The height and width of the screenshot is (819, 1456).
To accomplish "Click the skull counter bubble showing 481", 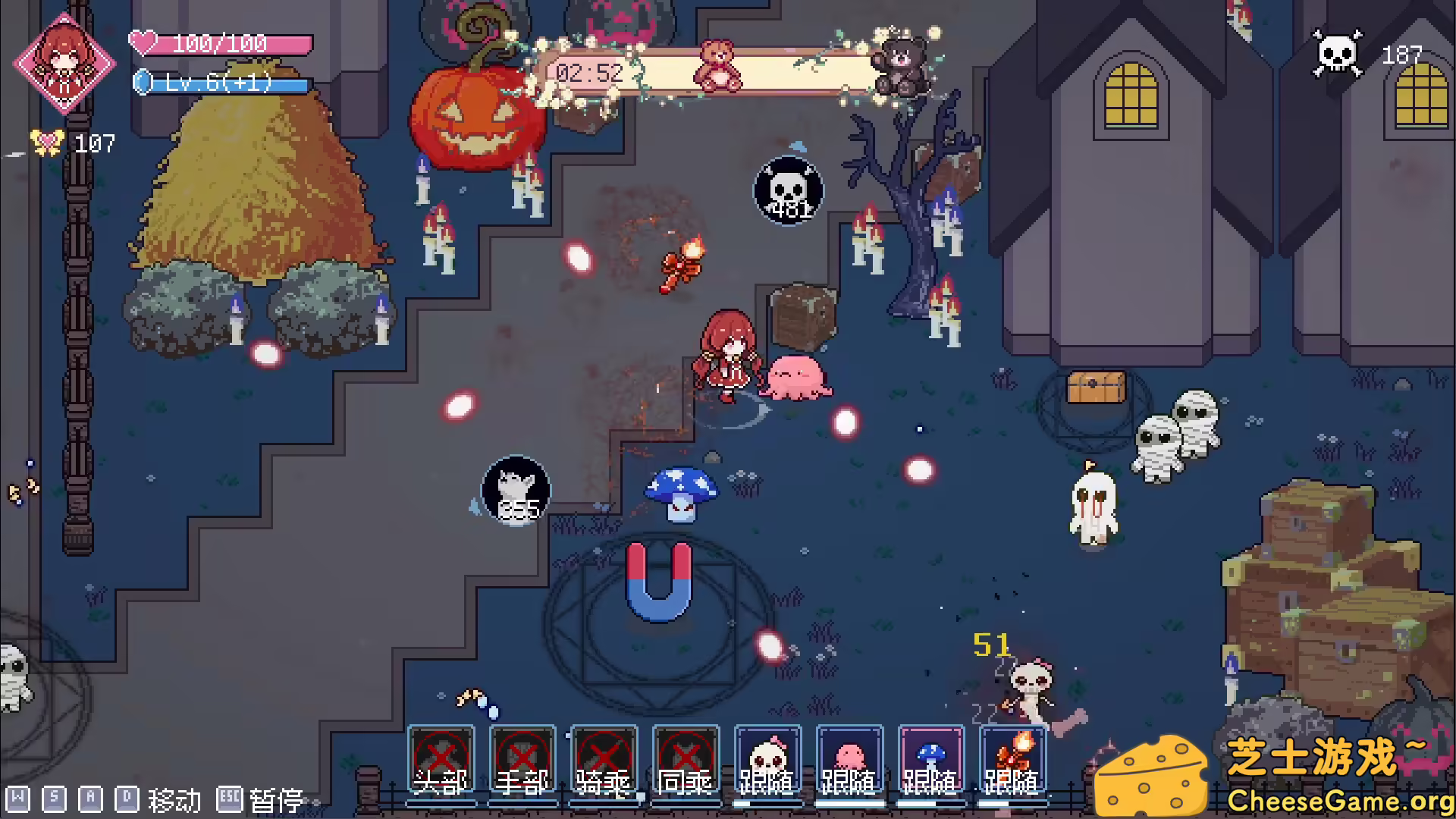I will (x=787, y=190).
